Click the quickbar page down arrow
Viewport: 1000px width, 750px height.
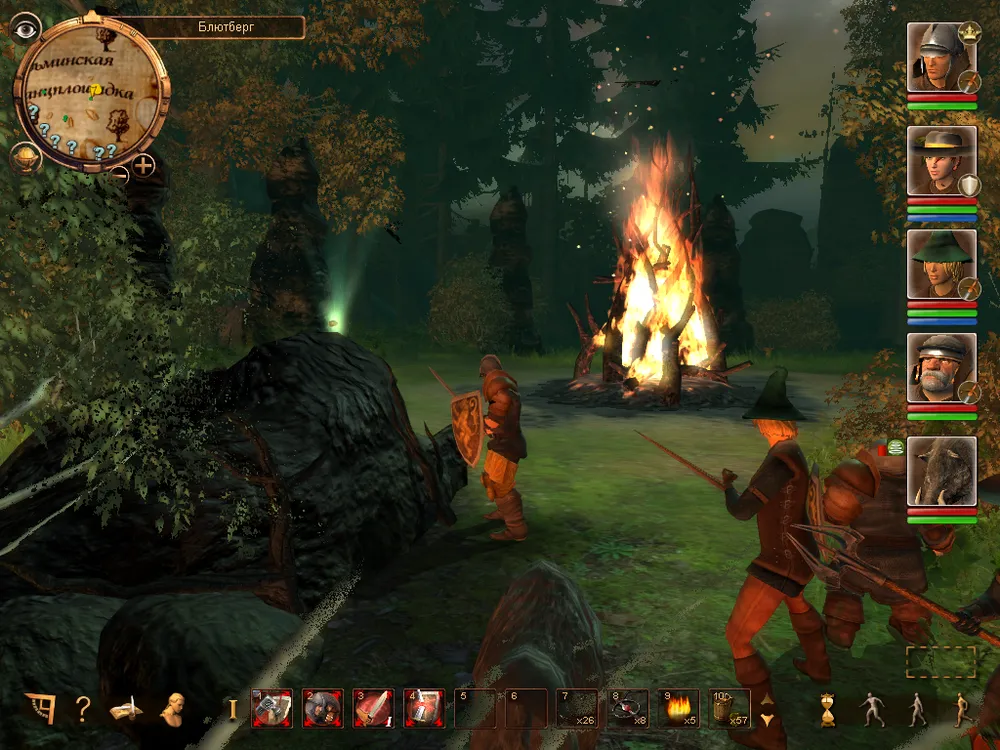[767, 719]
